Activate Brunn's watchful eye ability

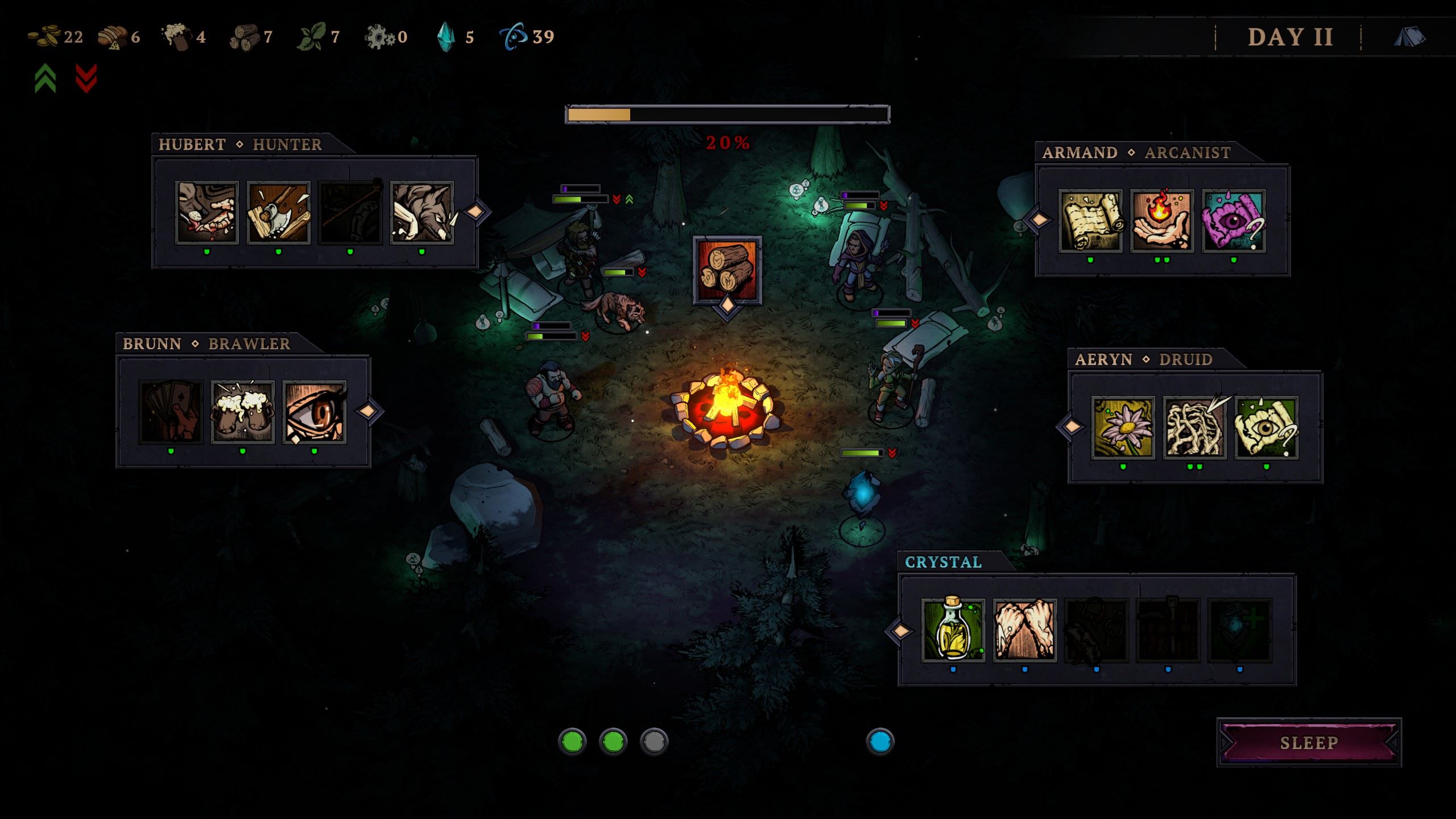pyautogui.click(x=315, y=412)
